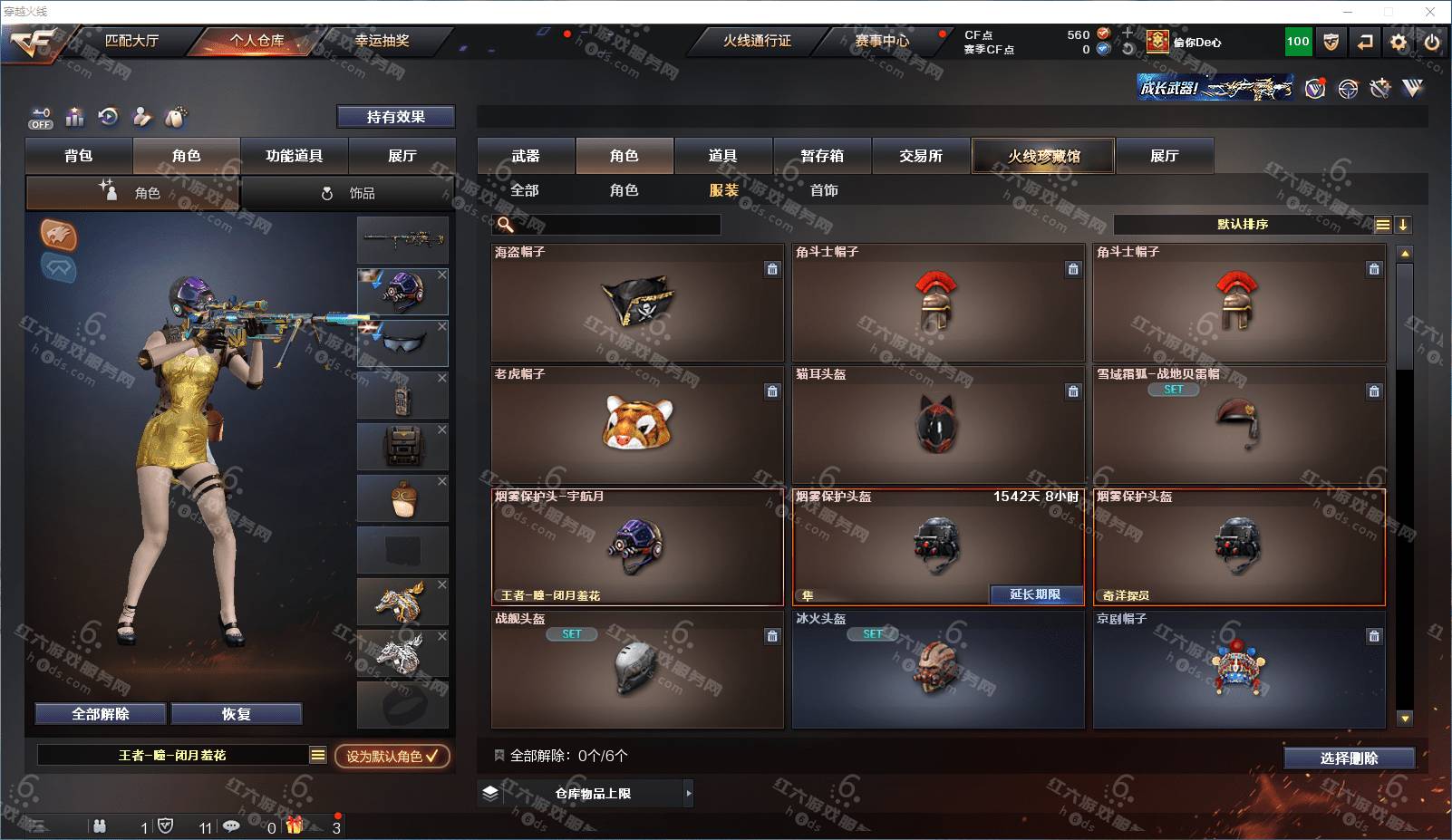Click the 选择删除 delete selection button

tap(1349, 758)
